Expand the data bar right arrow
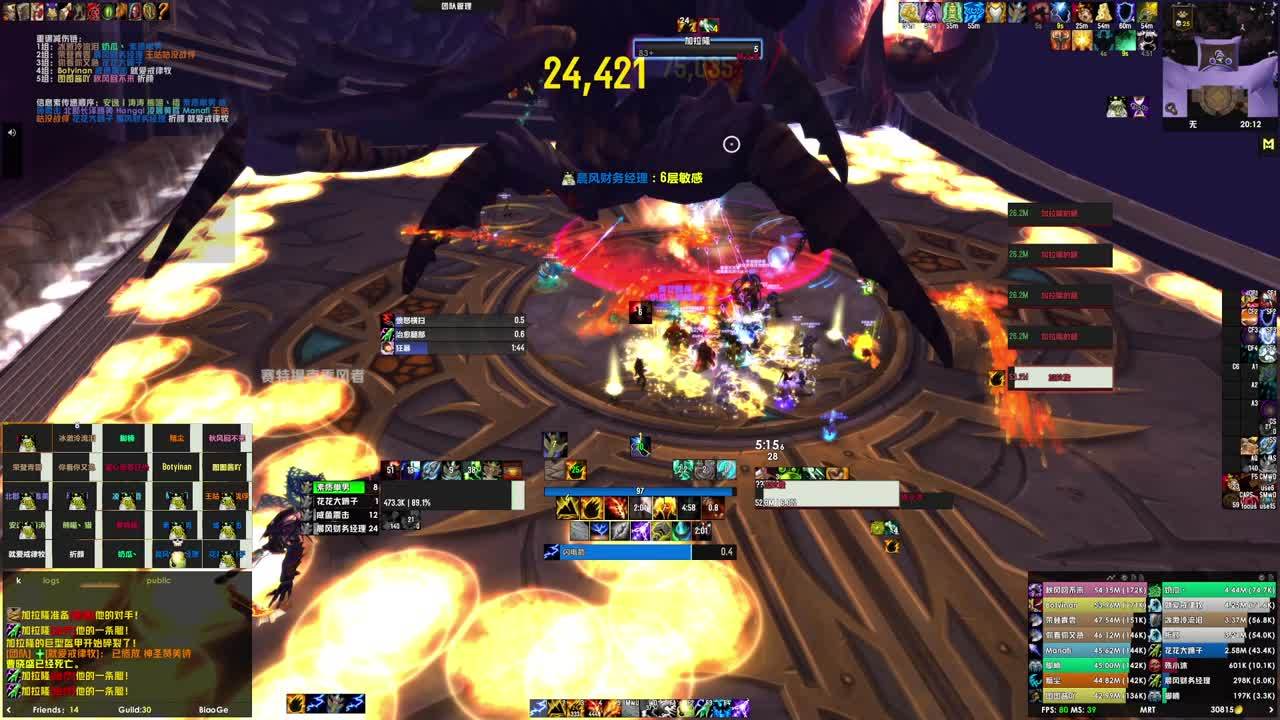 click(1271, 710)
